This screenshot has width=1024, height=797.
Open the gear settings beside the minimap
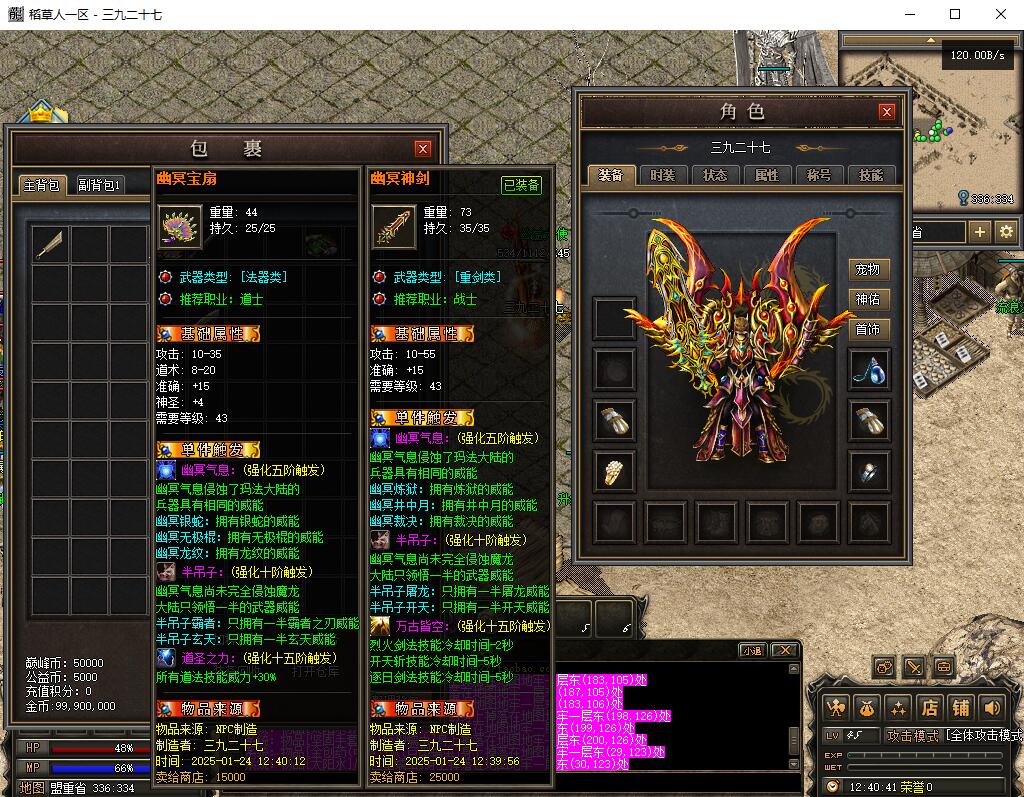pyautogui.click(x=1006, y=232)
